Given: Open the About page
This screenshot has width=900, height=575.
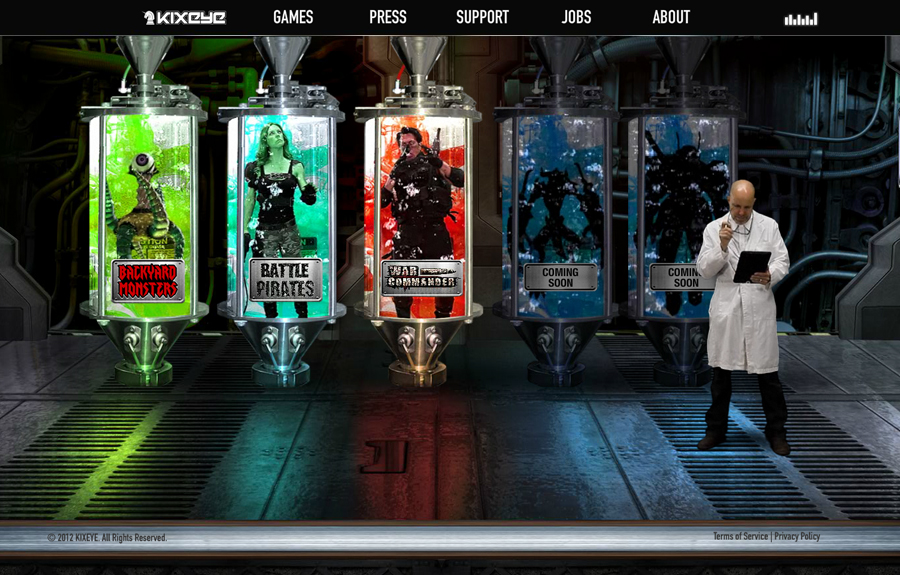Looking at the screenshot, I should click(x=671, y=17).
